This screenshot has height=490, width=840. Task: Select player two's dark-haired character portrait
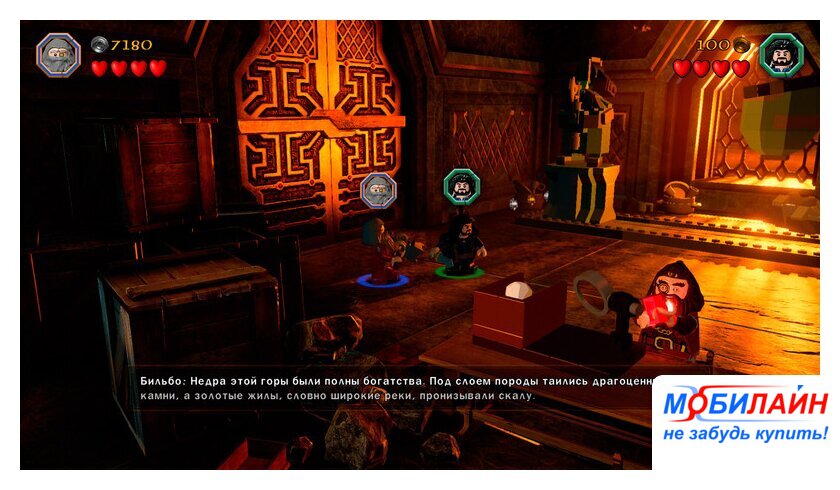[780, 53]
